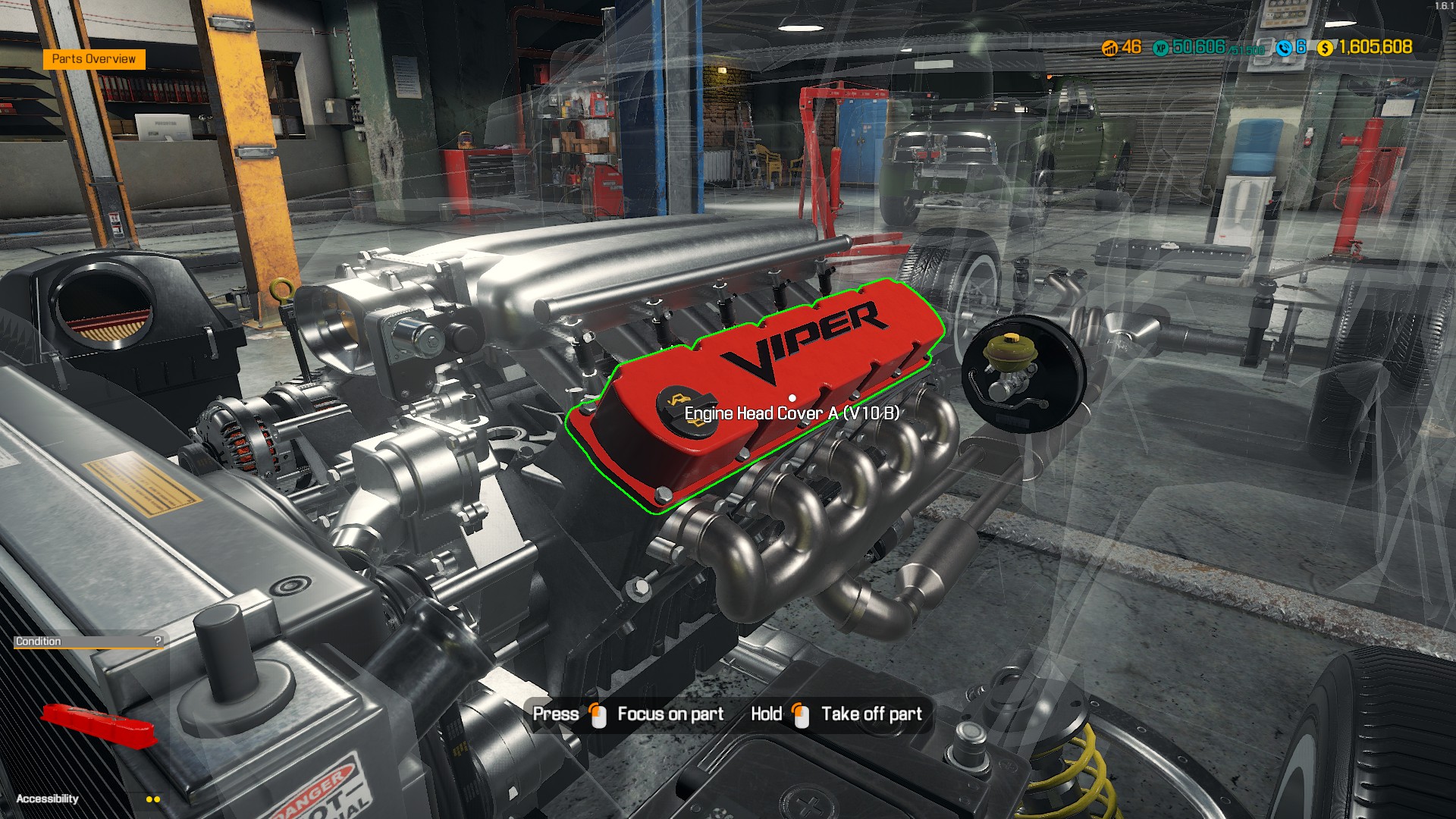Click the question mark on the Condition bar
This screenshot has height=819, width=1456.
[157, 641]
